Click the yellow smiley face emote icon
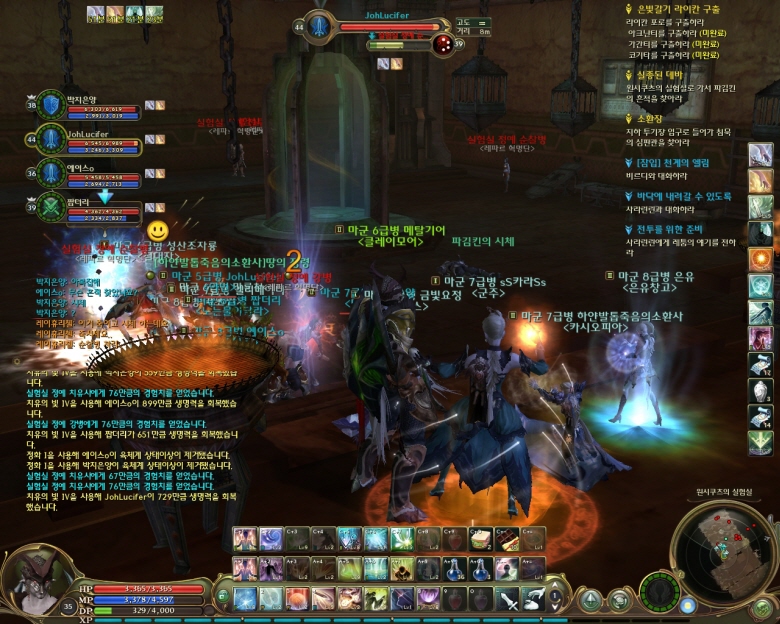The width and height of the screenshot is (780, 624). (x=157, y=230)
